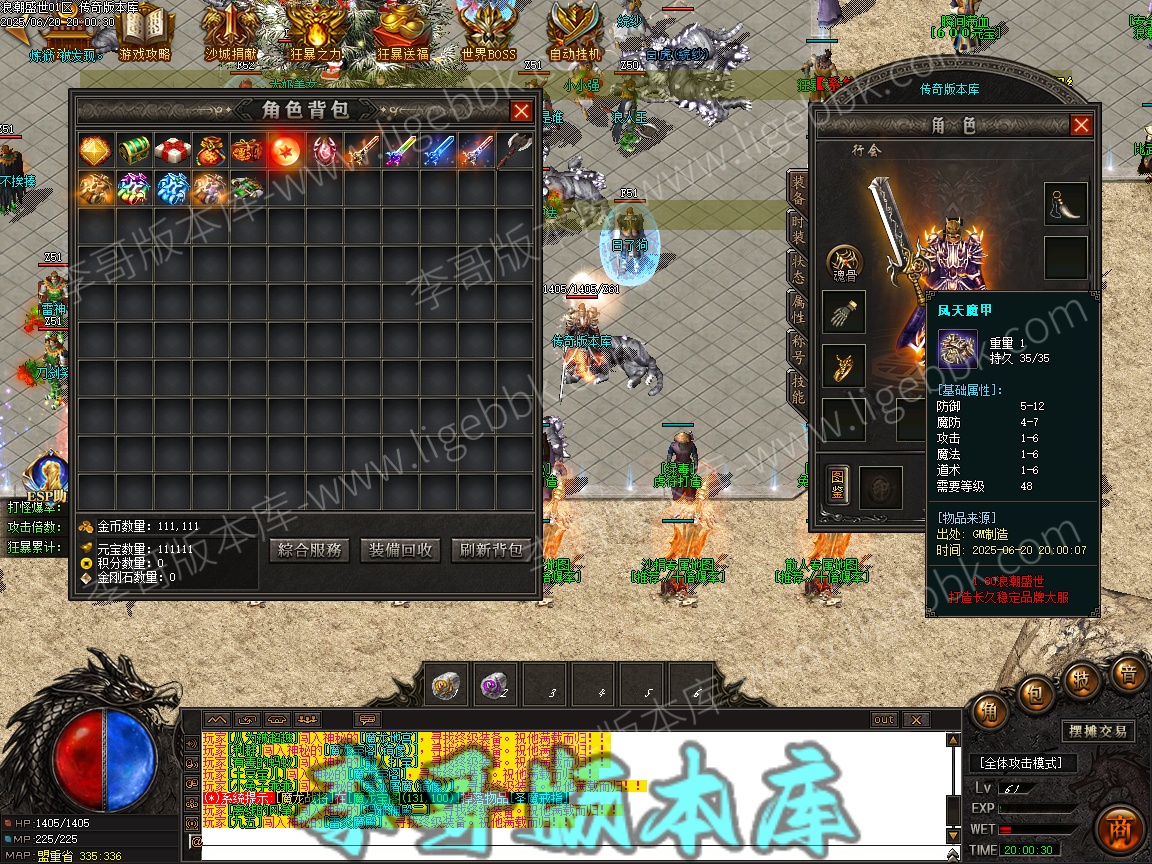Switch to the 属性 attributes tab
This screenshot has height=864, width=1152.
[798, 309]
